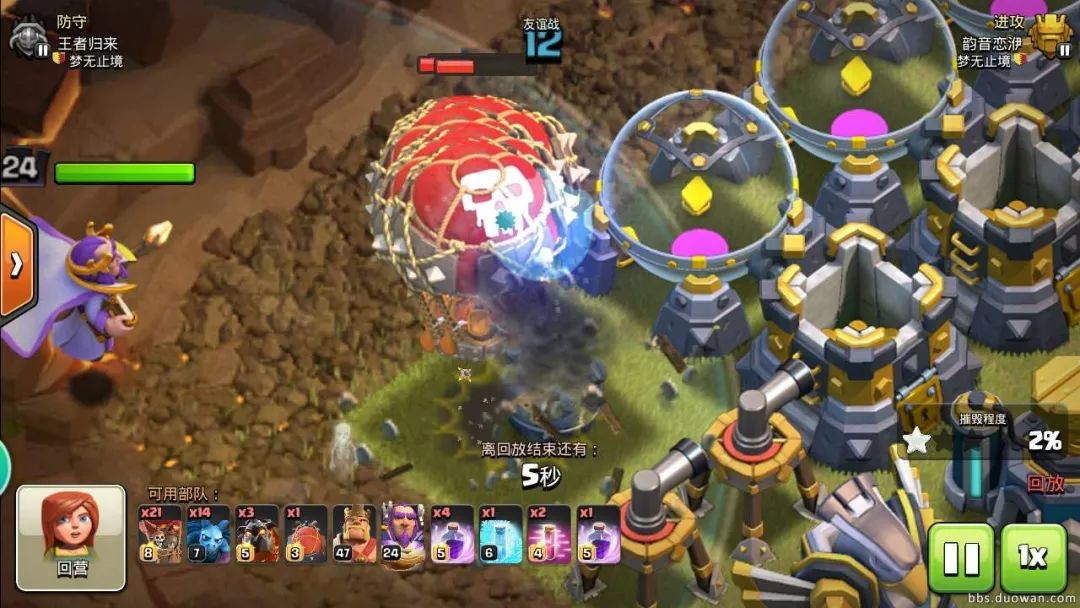Select the x1 red balloon level 3 slot

[x=306, y=535]
